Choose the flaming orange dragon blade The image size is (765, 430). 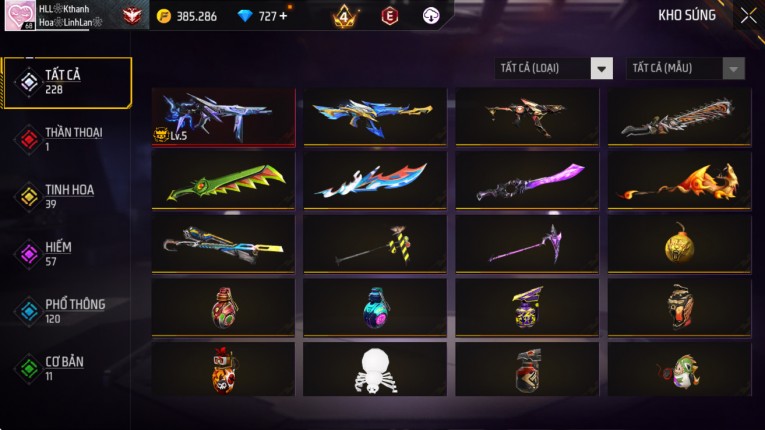(x=679, y=181)
